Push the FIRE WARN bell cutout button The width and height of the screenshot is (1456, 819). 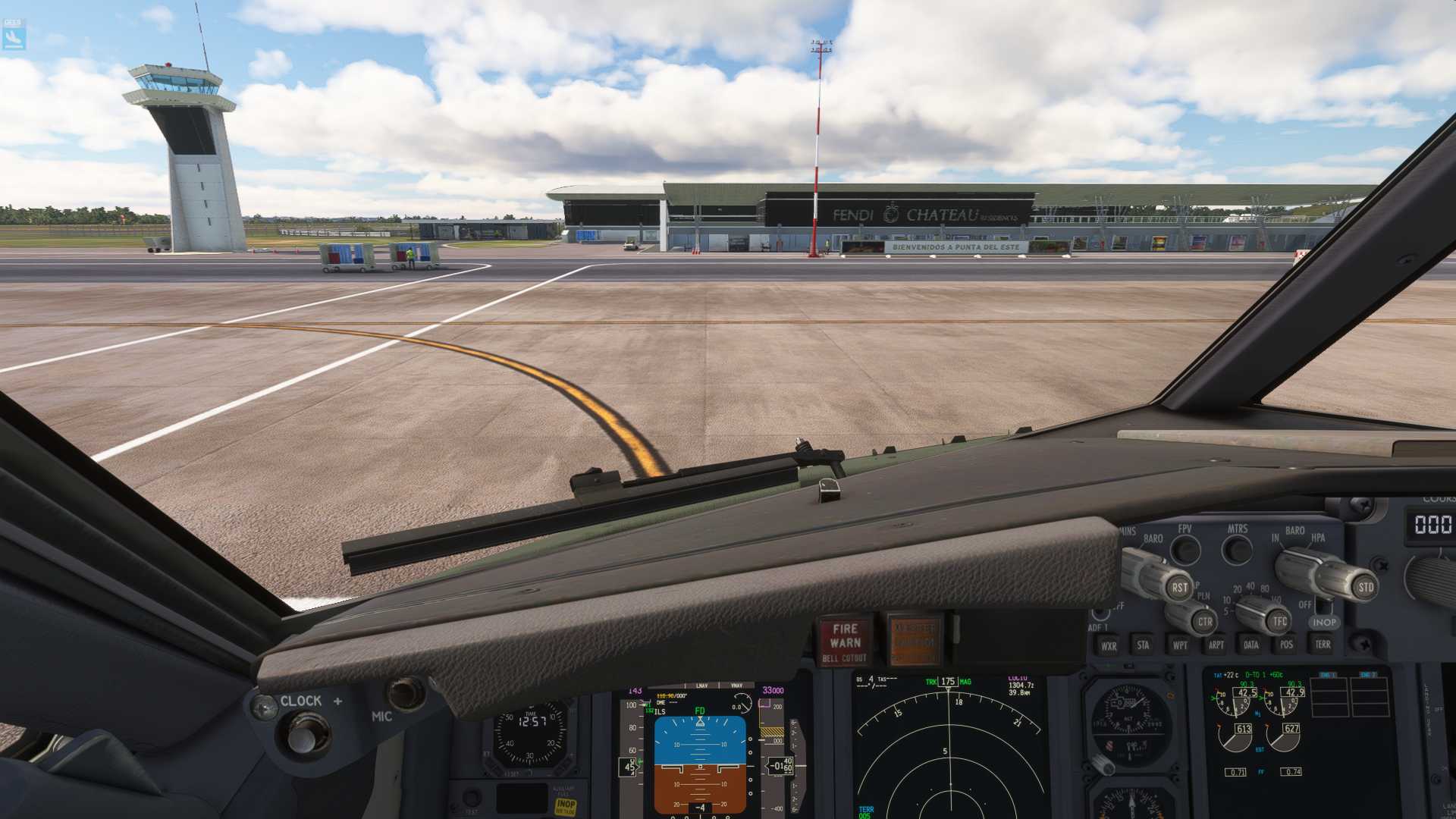coord(845,641)
